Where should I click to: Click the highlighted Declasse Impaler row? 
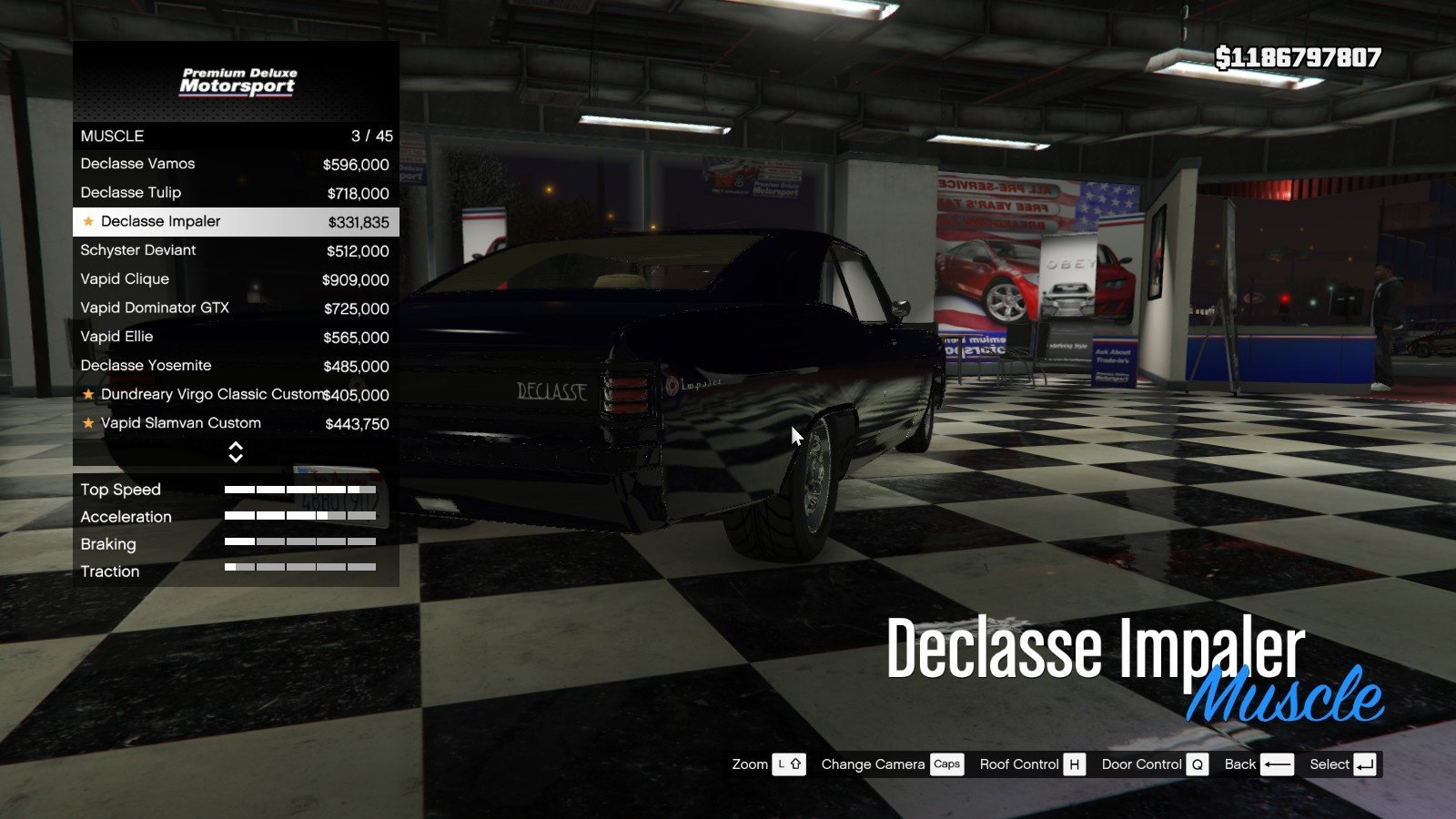[235, 222]
